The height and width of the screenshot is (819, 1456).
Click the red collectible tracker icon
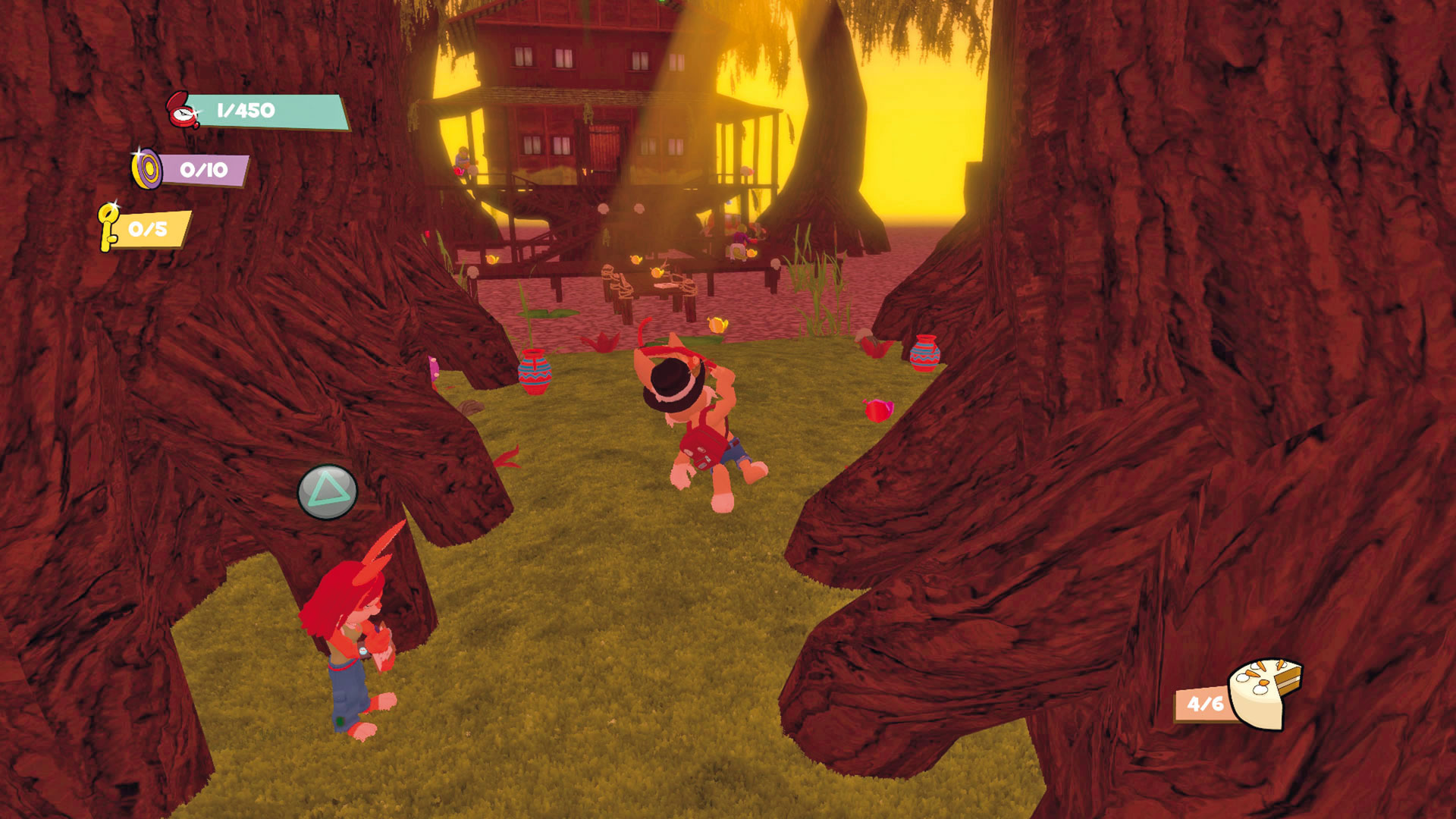[x=182, y=111]
